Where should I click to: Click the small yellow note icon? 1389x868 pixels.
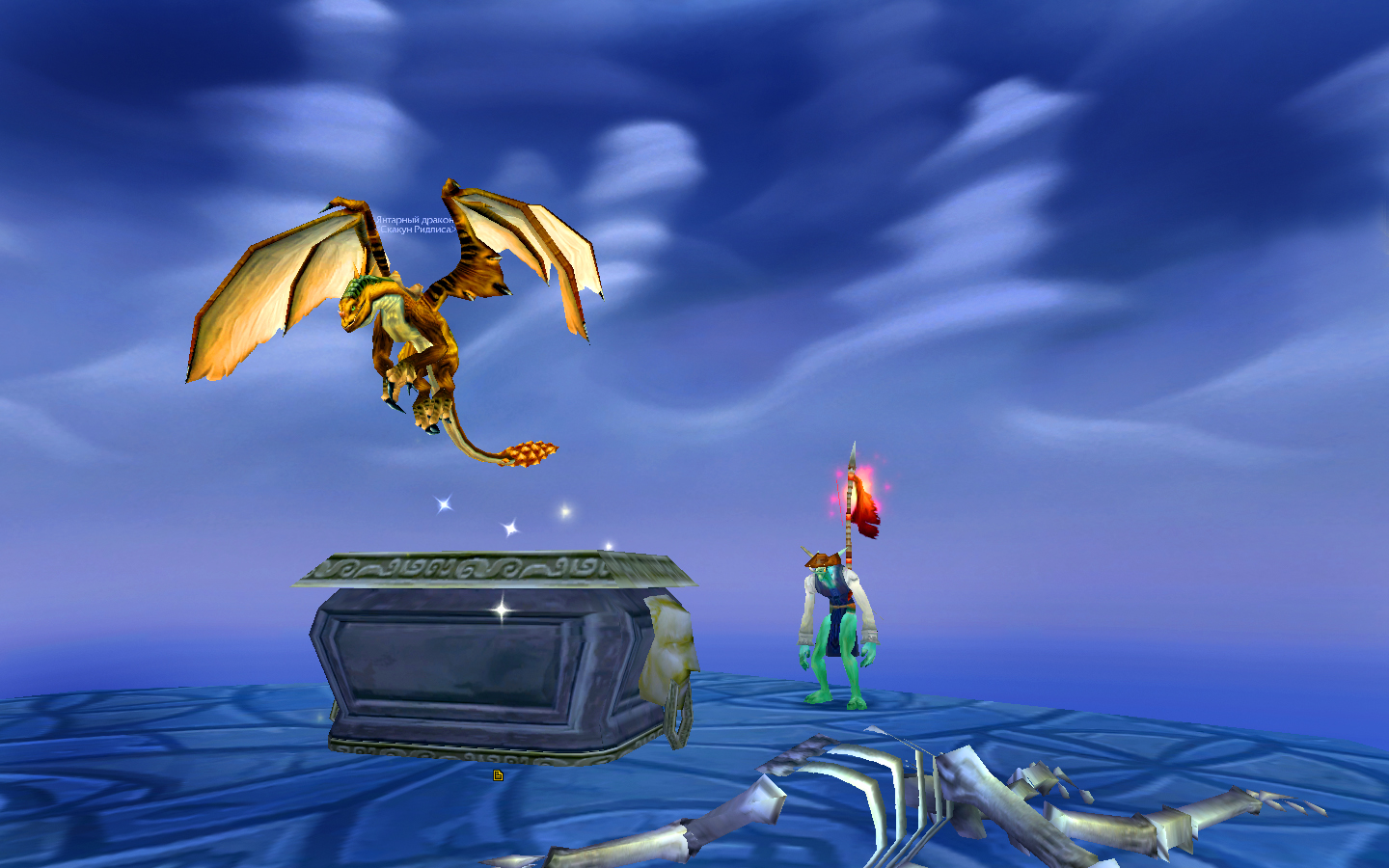coord(498,775)
